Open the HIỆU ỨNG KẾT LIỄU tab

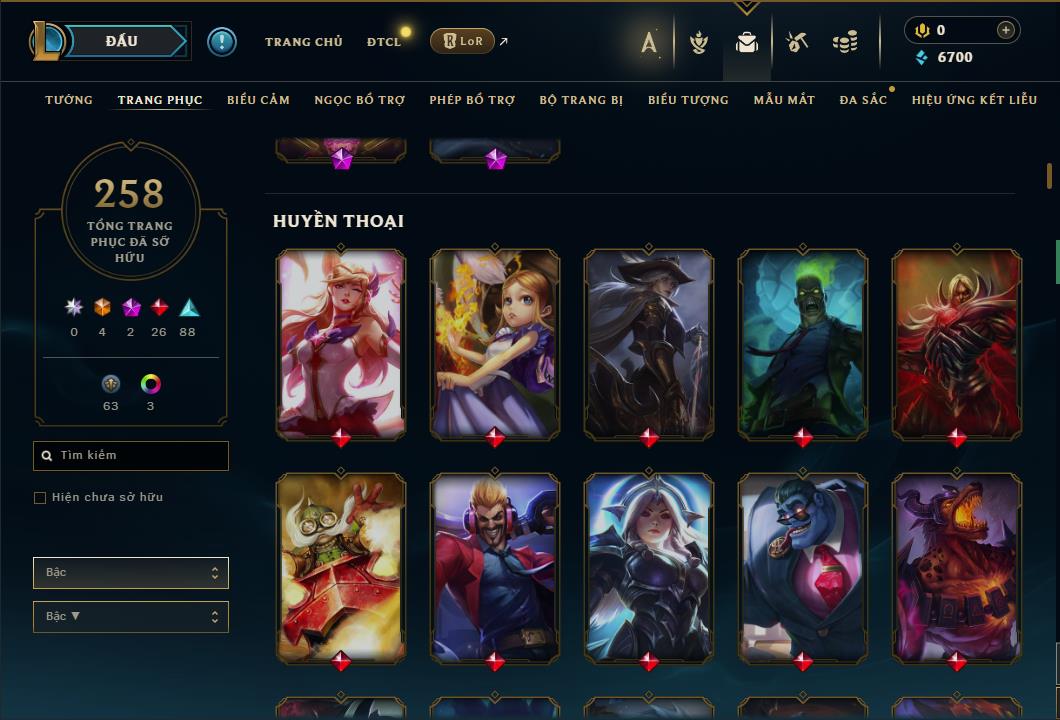[x=974, y=100]
